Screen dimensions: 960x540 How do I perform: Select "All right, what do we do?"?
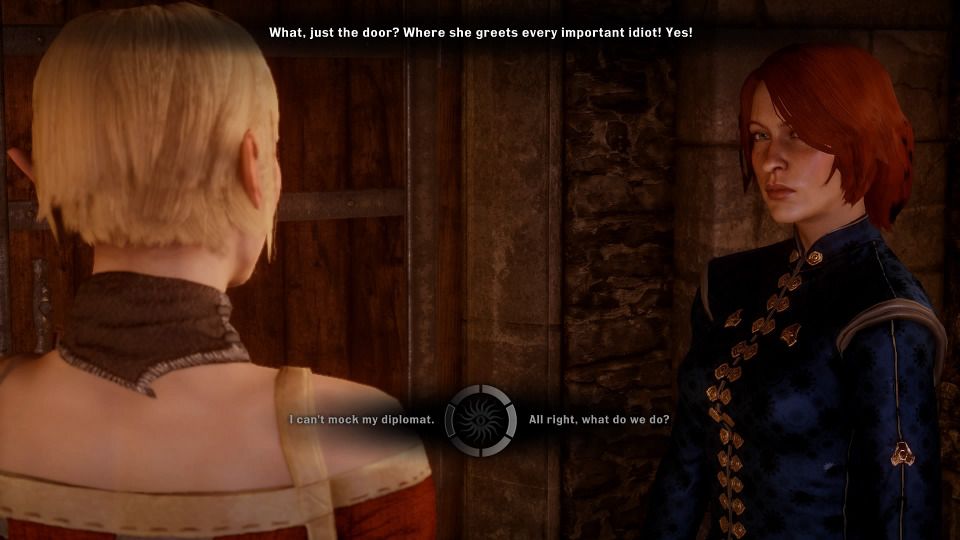599,420
